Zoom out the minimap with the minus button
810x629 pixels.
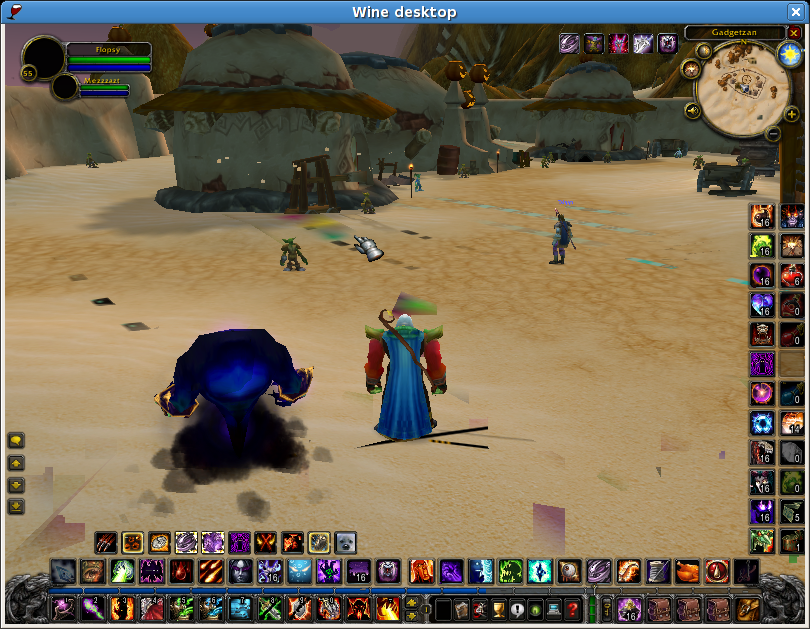pos(773,133)
